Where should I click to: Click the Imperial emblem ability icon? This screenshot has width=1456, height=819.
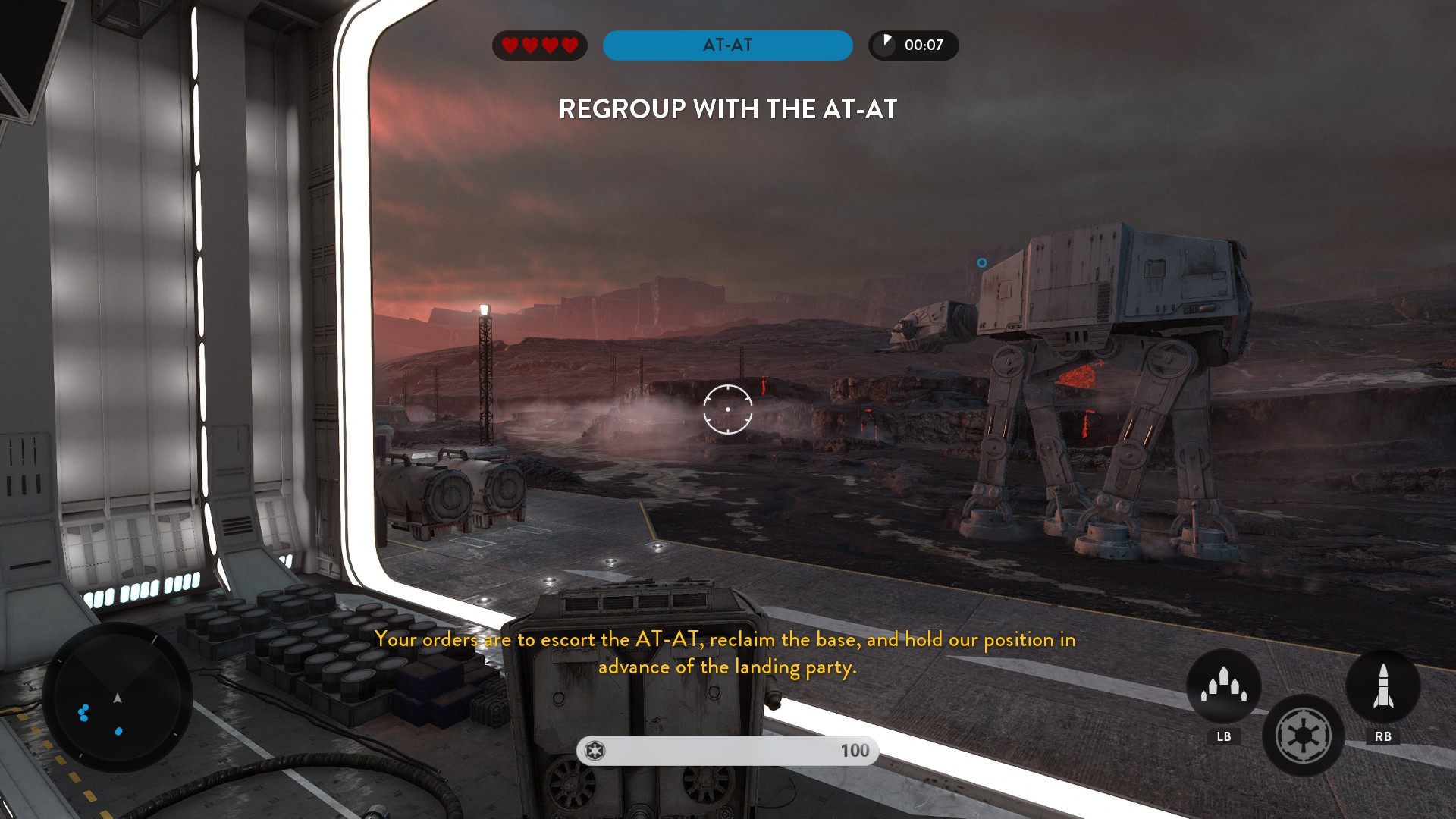(1303, 735)
